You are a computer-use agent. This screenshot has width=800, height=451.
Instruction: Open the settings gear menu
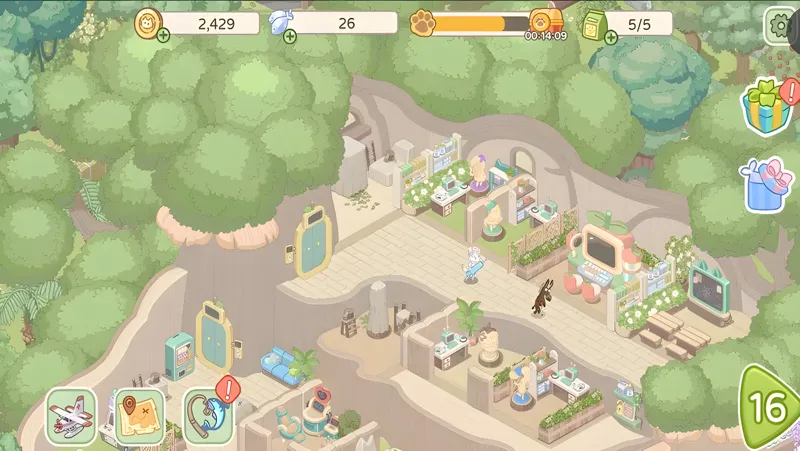(780, 26)
